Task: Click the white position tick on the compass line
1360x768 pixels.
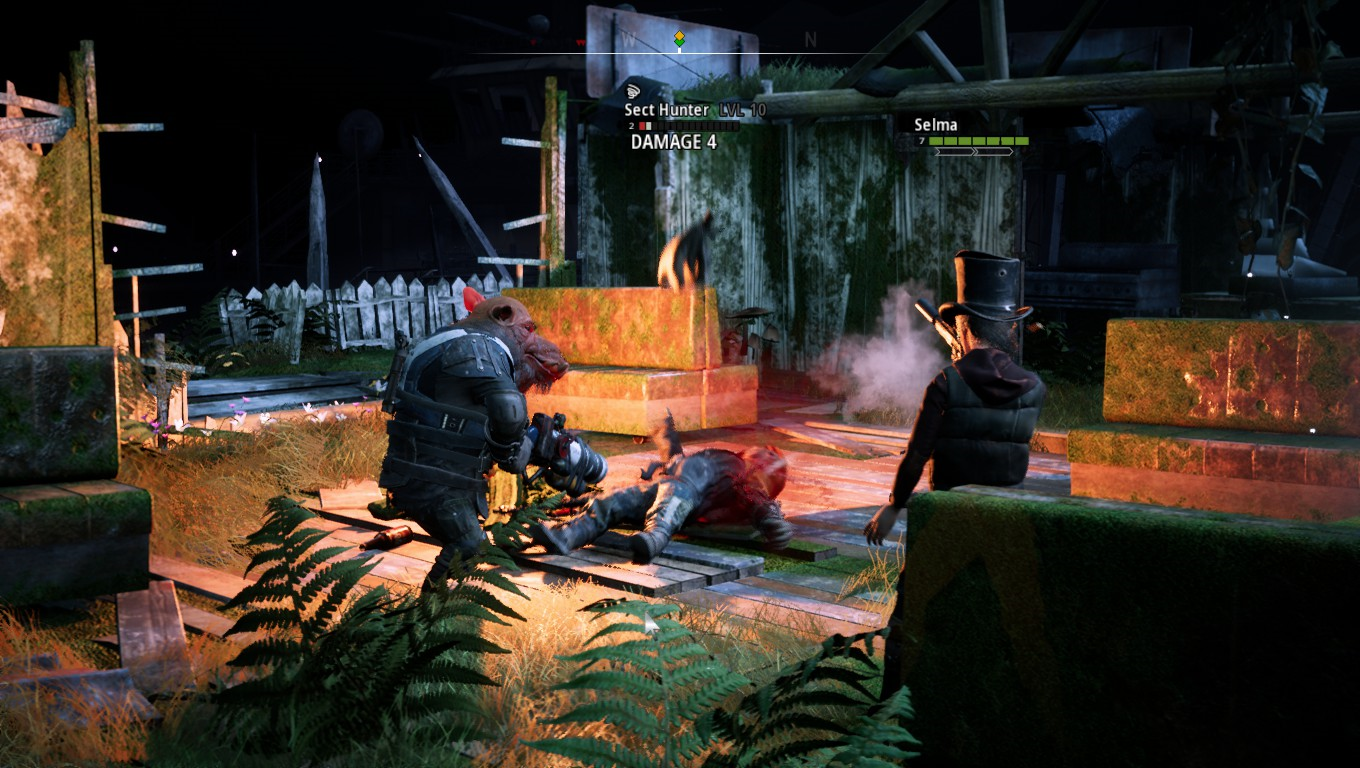Action: tap(680, 51)
